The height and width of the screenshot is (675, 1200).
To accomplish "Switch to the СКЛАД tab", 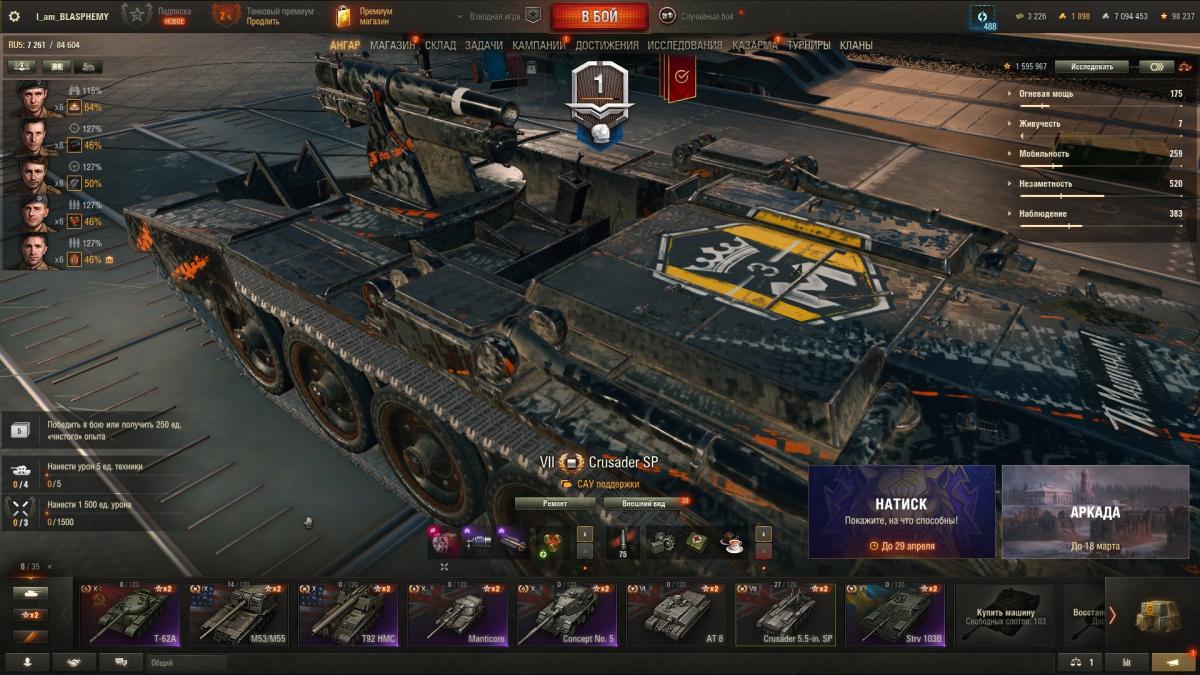I will [x=441, y=45].
